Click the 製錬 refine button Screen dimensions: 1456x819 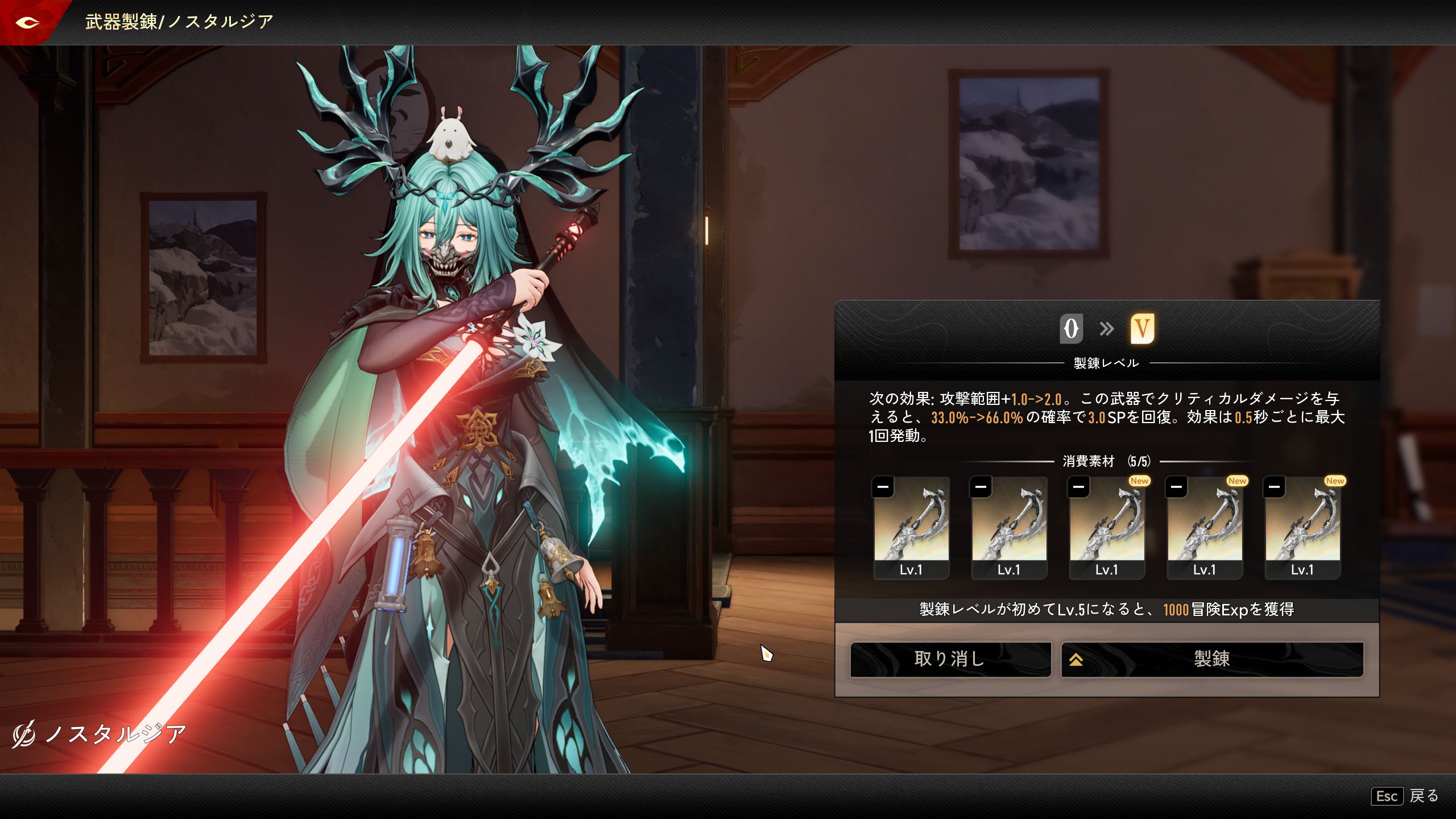click(1212, 659)
